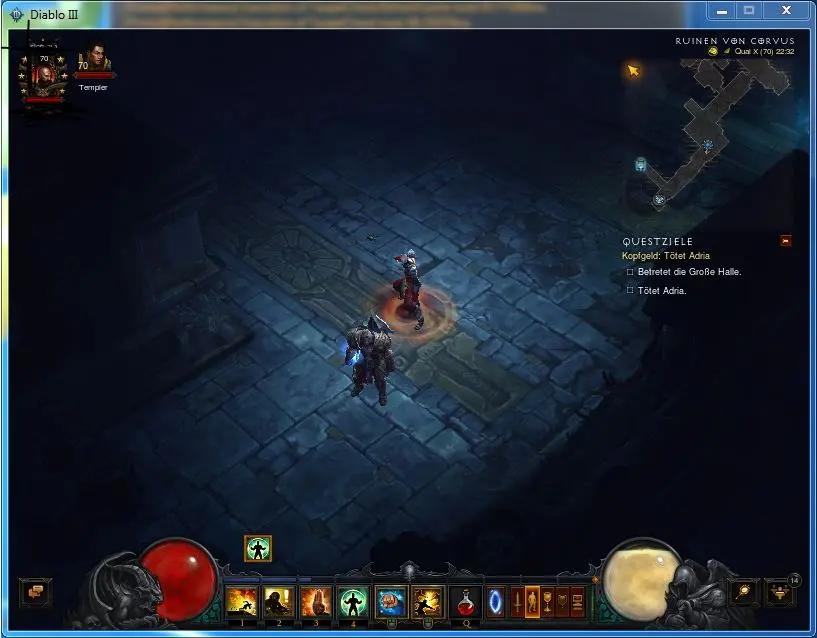Select the Templer follower portrait

pyautogui.click(x=95, y=60)
